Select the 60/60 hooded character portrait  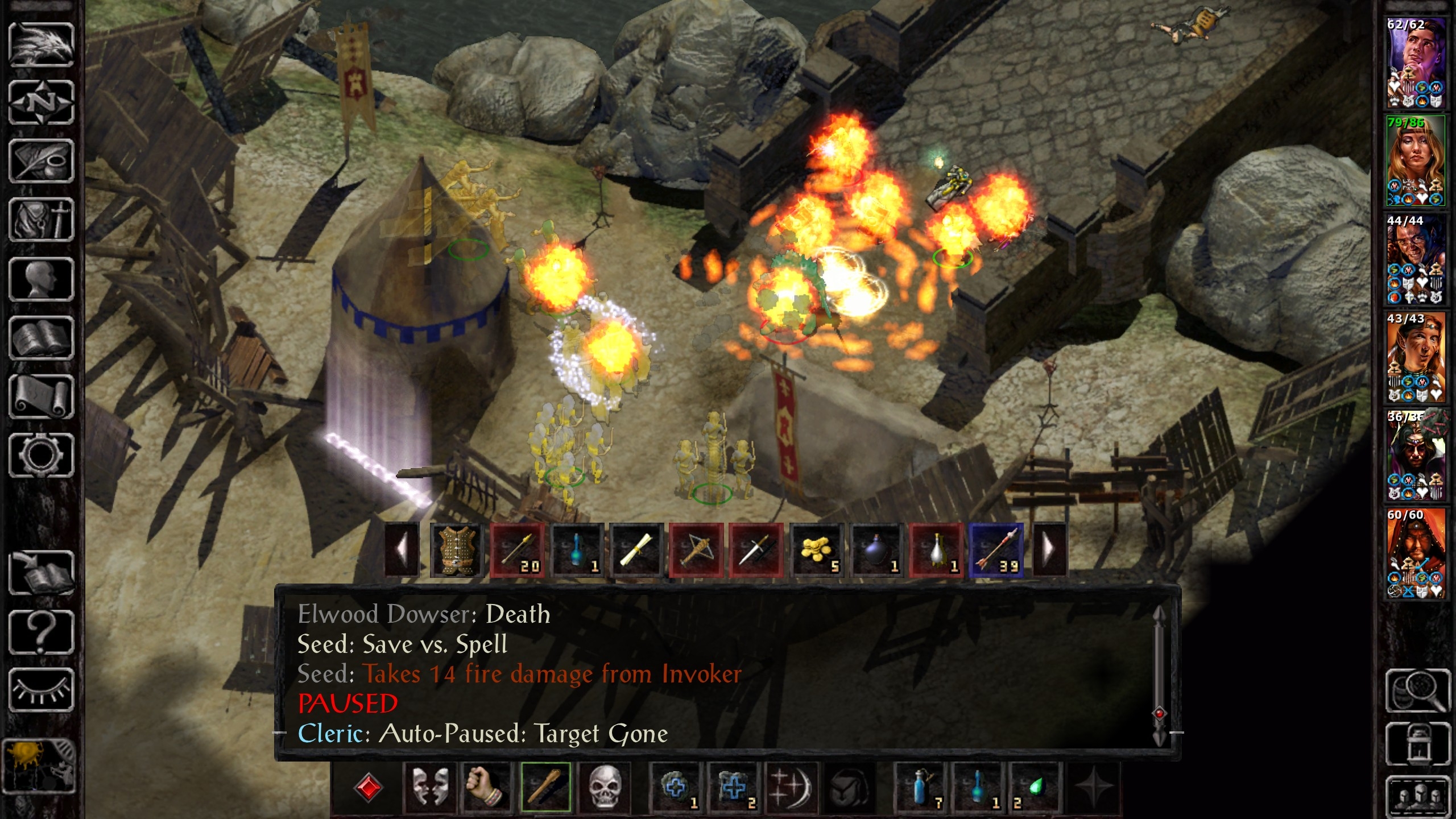(1416, 553)
